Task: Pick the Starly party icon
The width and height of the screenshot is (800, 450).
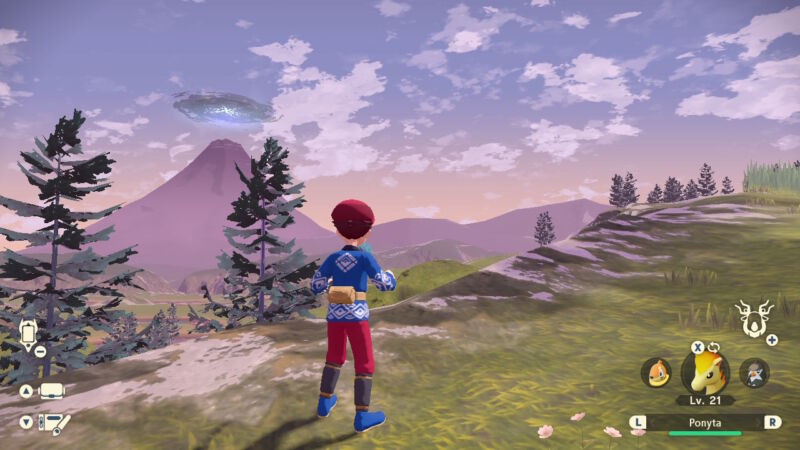Action: 754,373
